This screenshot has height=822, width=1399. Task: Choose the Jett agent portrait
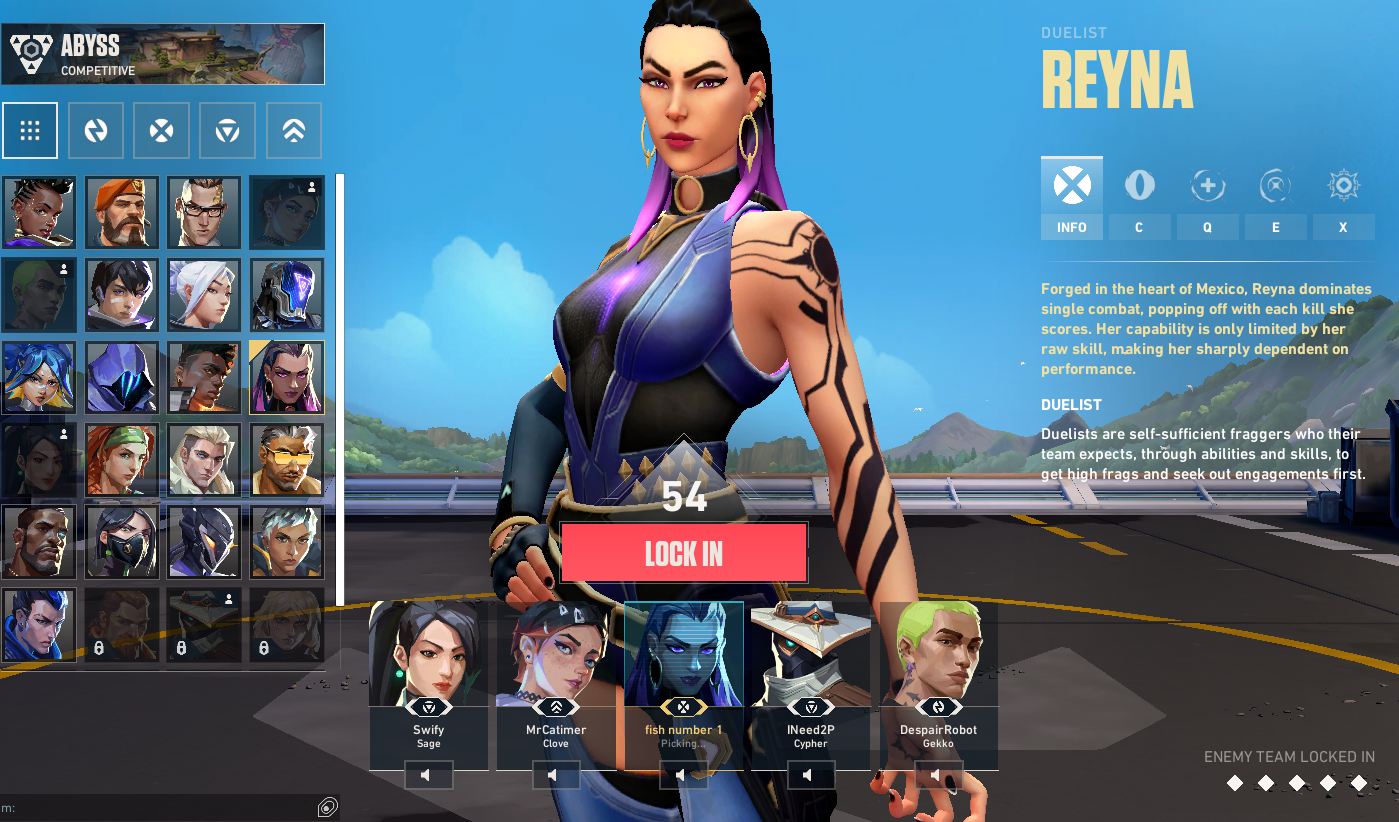pos(204,295)
